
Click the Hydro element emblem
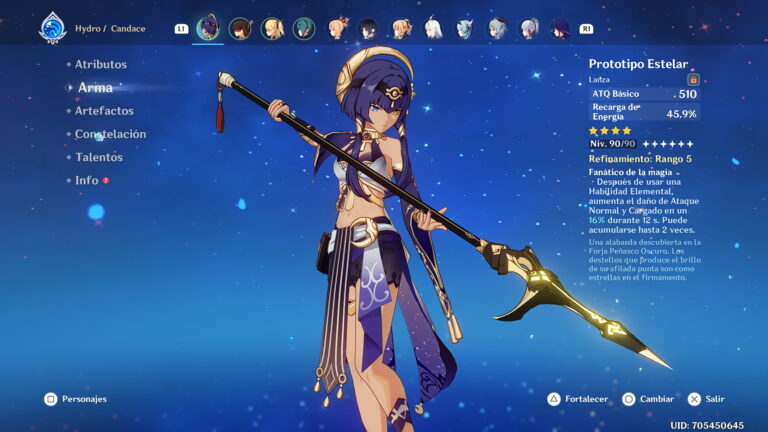pos(52,28)
